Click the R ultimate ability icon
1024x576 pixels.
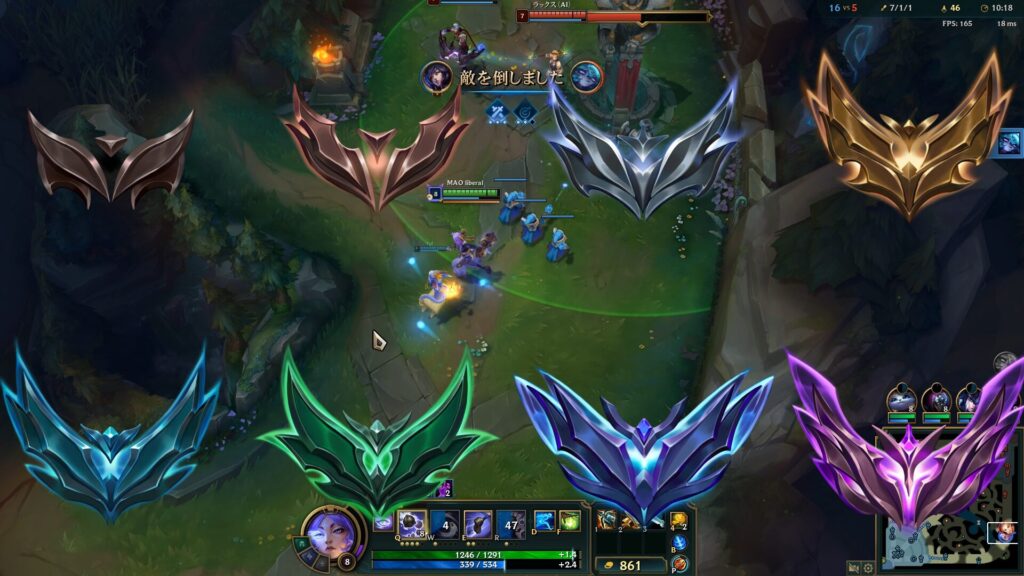pyautogui.click(x=511, y=523)
